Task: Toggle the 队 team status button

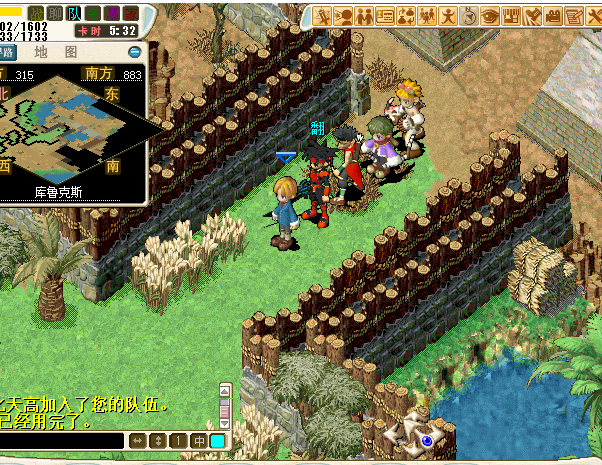Action: point(73,13)
